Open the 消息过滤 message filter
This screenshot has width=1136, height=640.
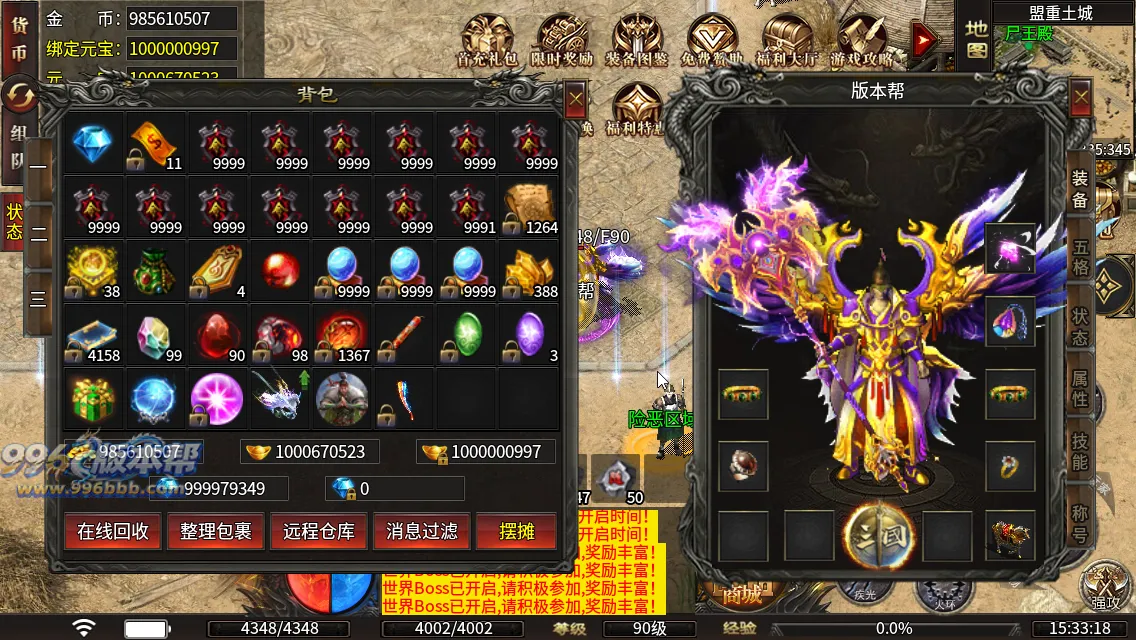click(422, 532)
